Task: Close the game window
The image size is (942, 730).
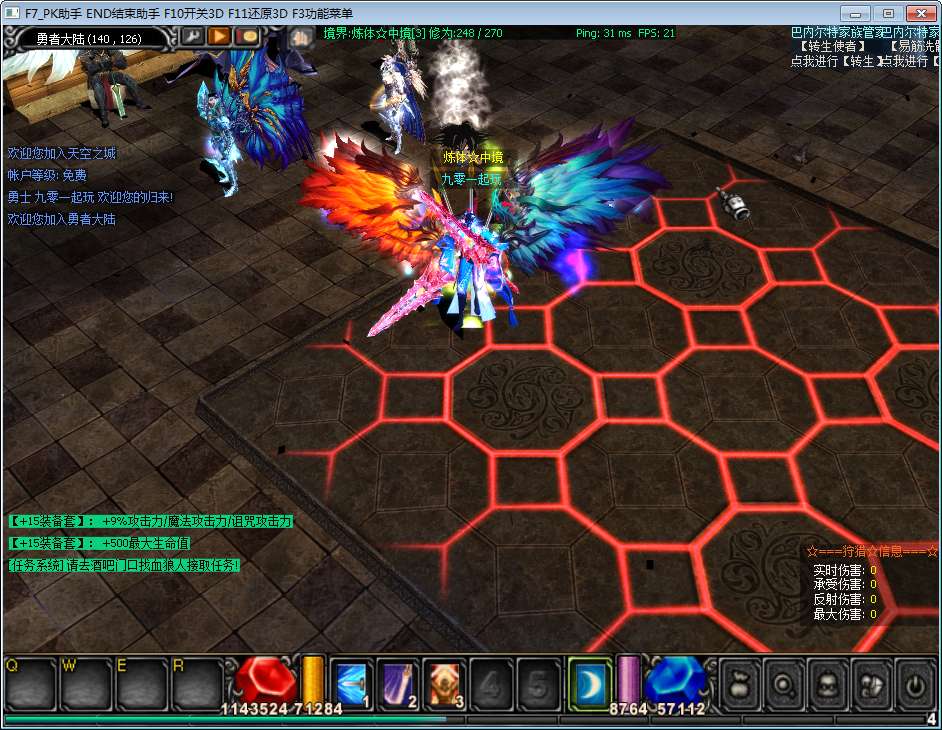Action: coord(919,13)
